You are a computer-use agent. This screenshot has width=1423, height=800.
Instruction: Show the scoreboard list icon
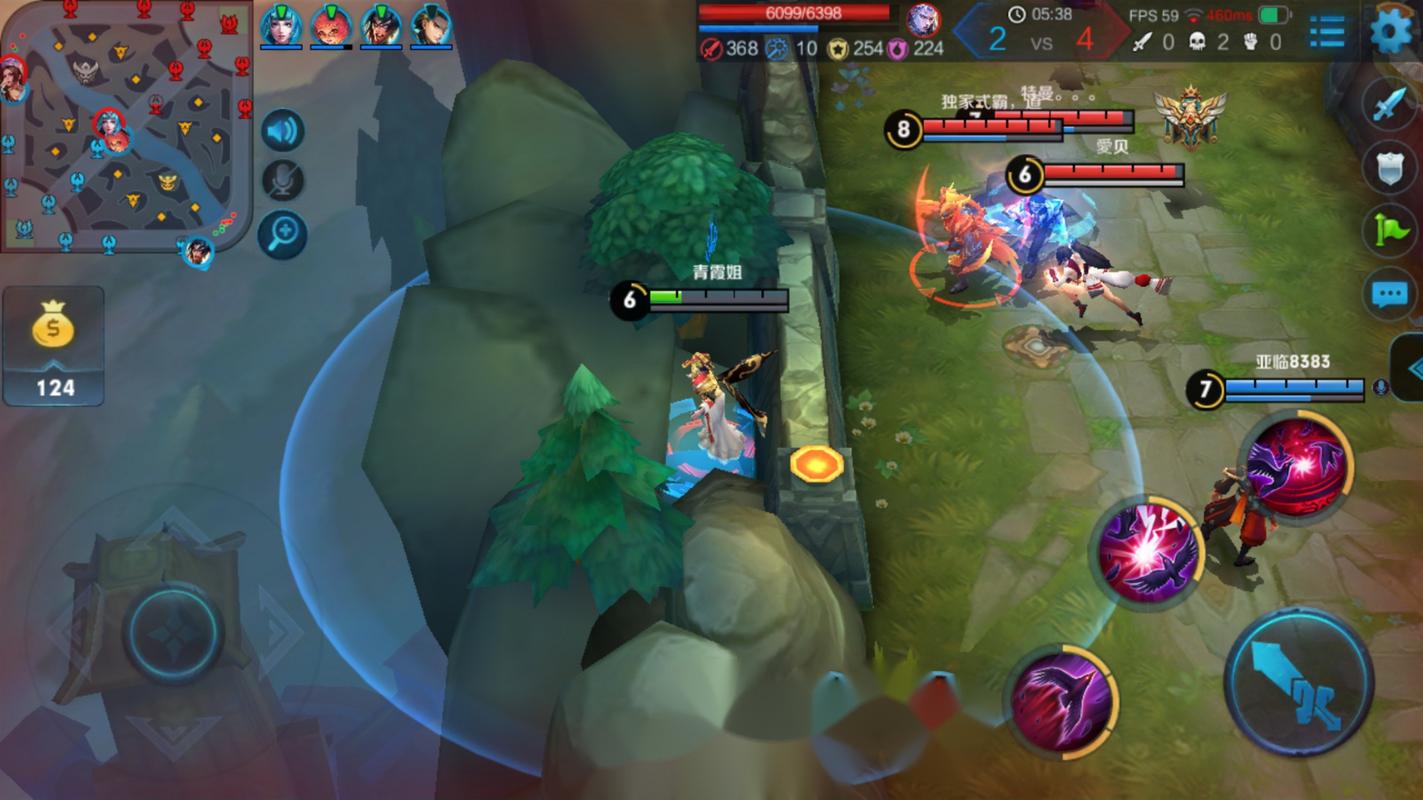pos(1327,31)
